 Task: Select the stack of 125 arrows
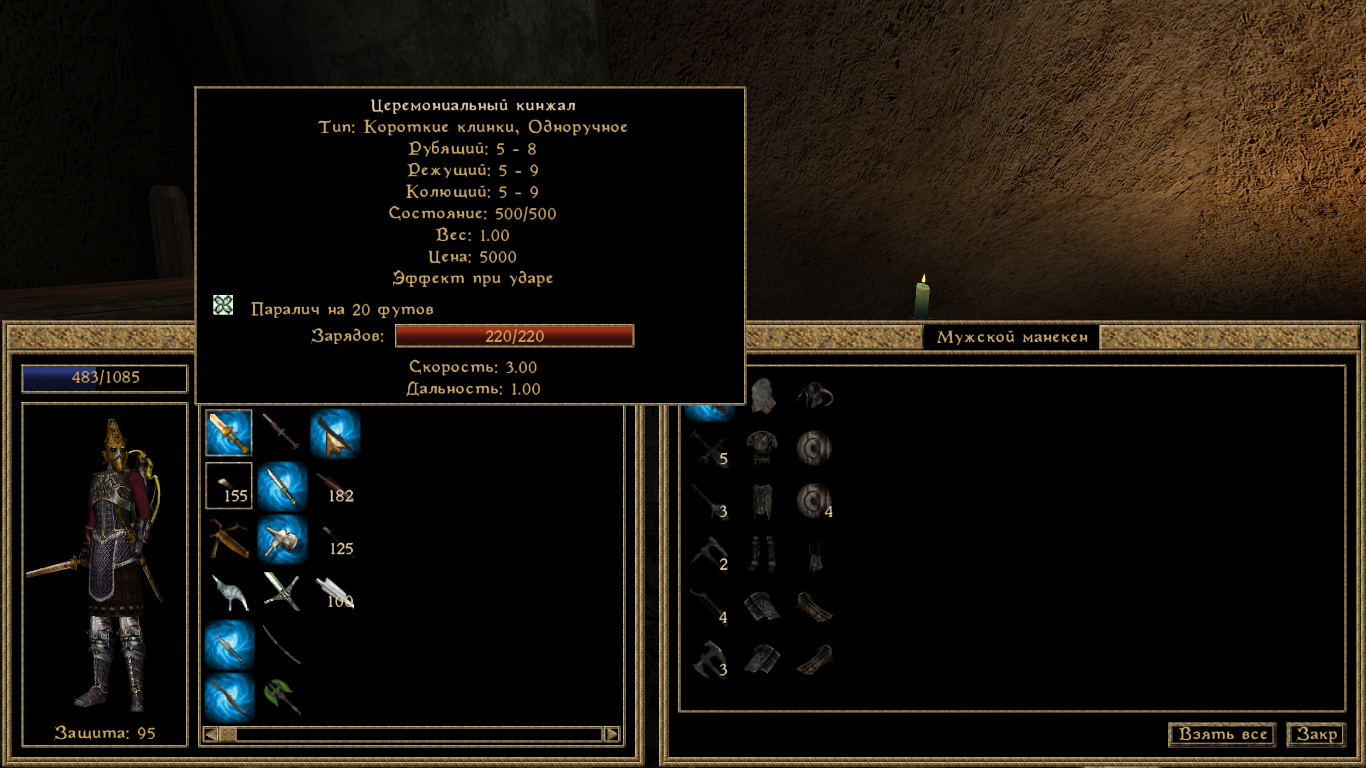(334, 540)
